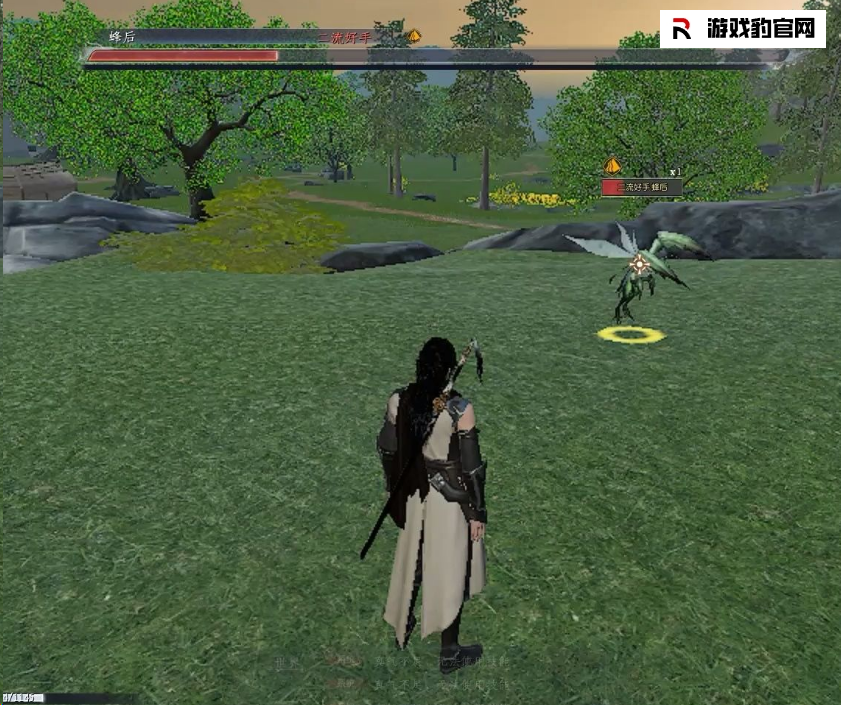Click the orange emblem above the enemy nameplate
This screenshot has width=841, height=705.
(x=613, y=166)
